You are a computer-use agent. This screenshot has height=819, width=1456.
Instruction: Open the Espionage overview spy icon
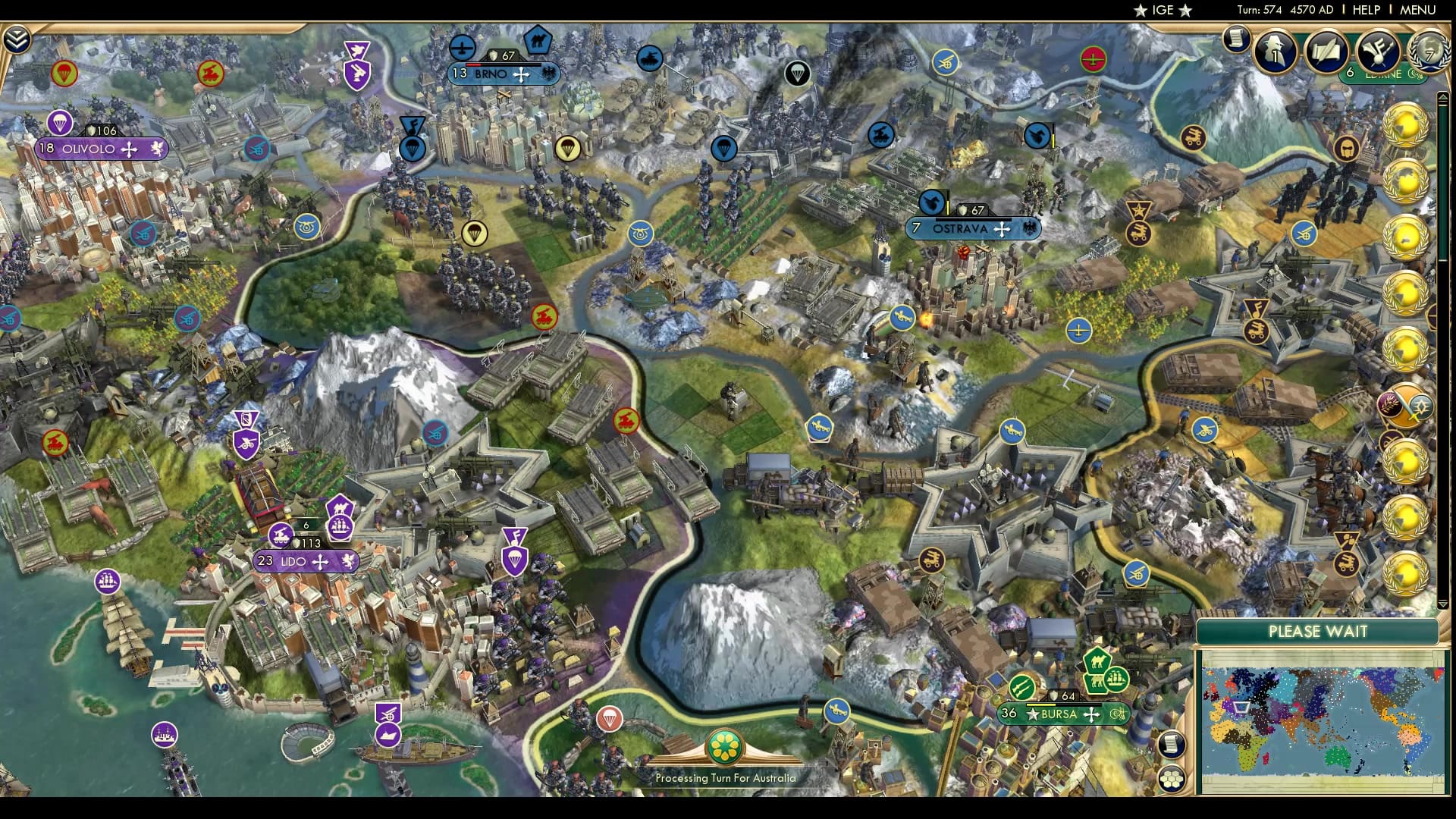1272,53
